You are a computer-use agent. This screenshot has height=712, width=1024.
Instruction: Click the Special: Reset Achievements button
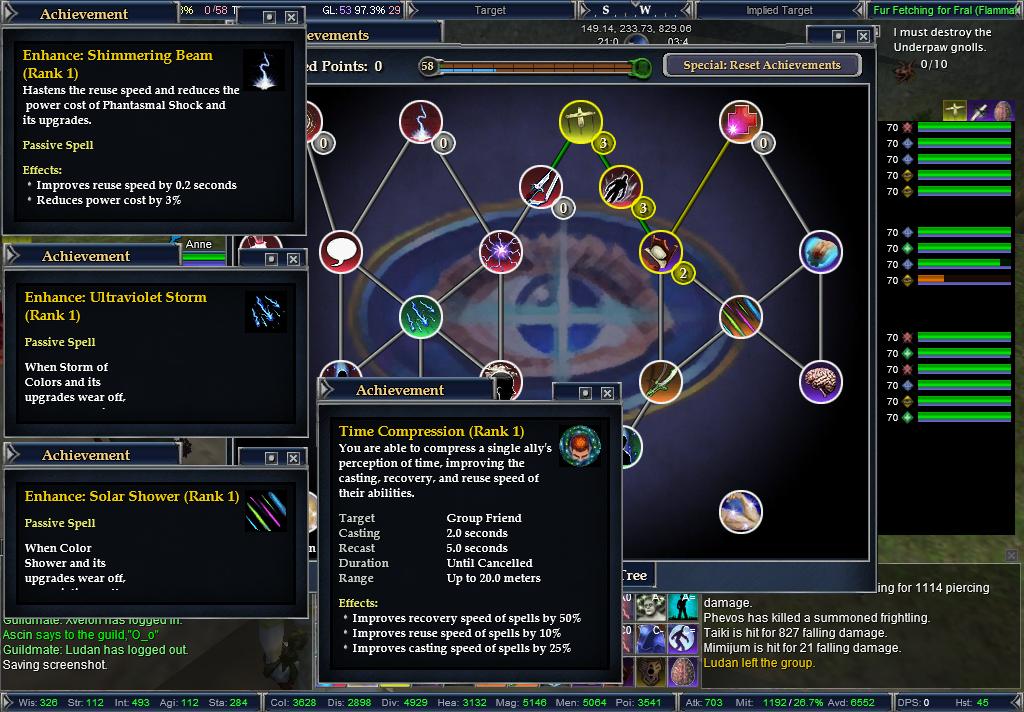pos(769,65)
